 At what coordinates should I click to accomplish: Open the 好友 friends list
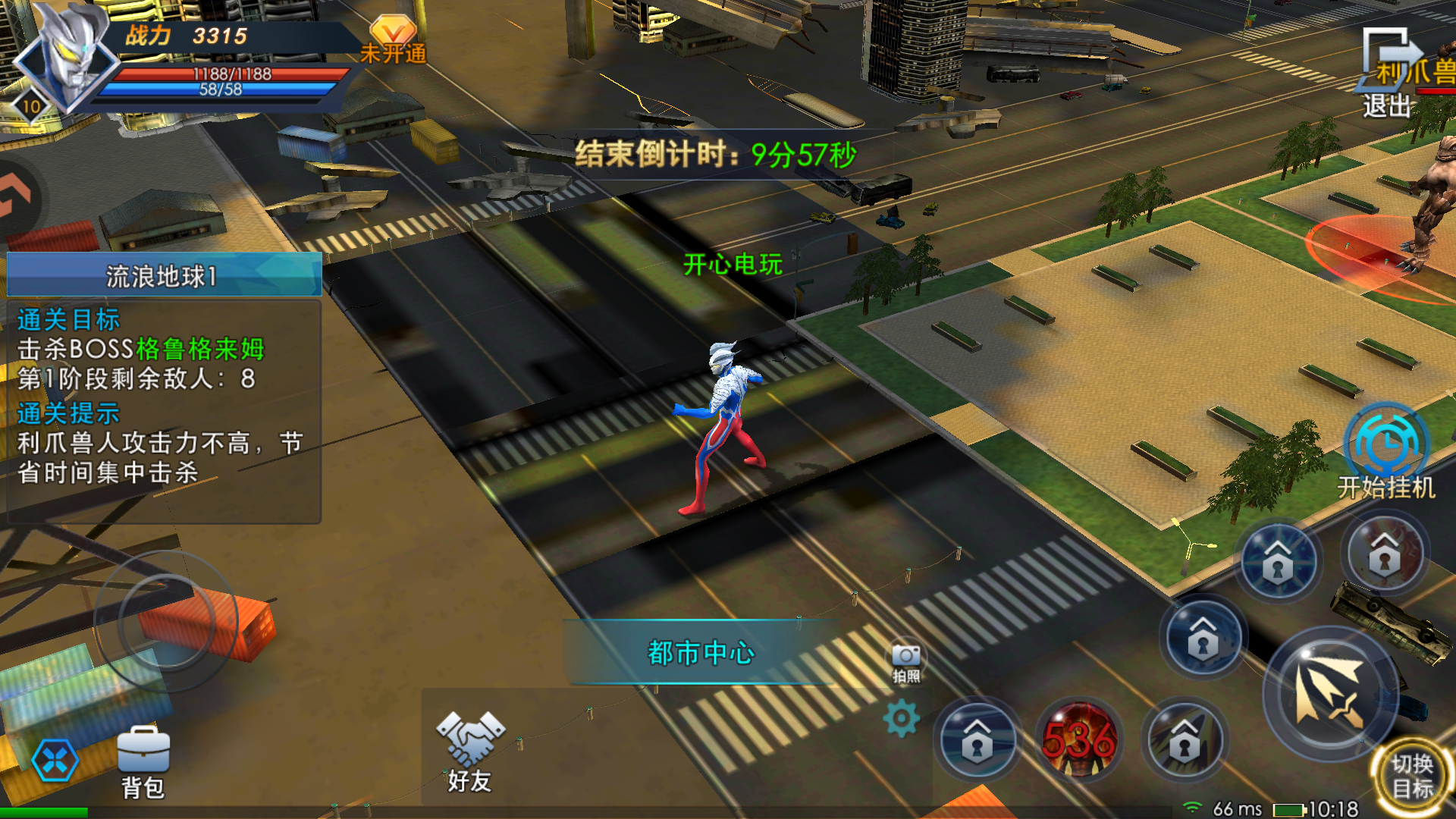(469, 752)
